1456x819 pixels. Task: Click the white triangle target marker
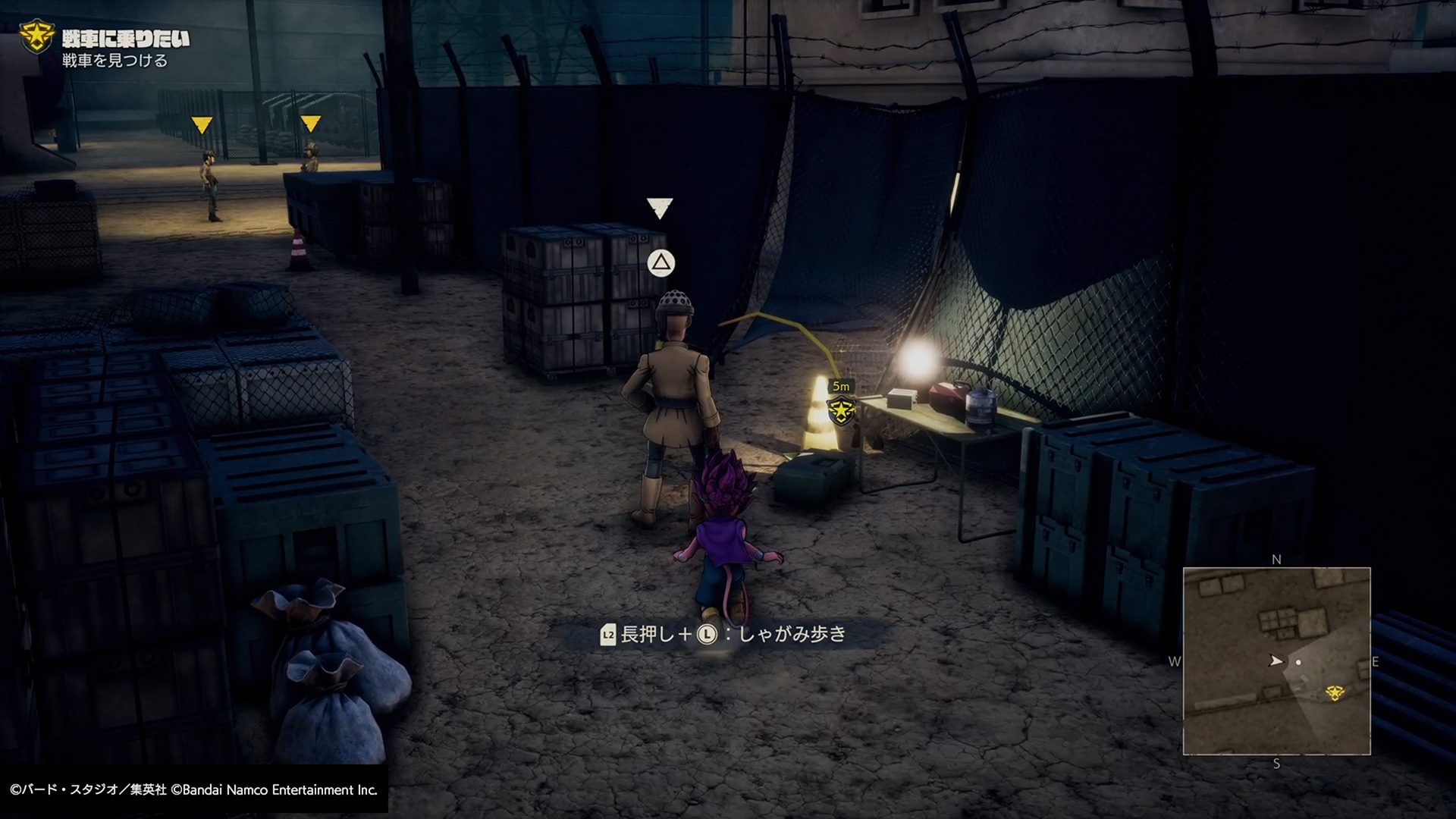tap(660, 208)
